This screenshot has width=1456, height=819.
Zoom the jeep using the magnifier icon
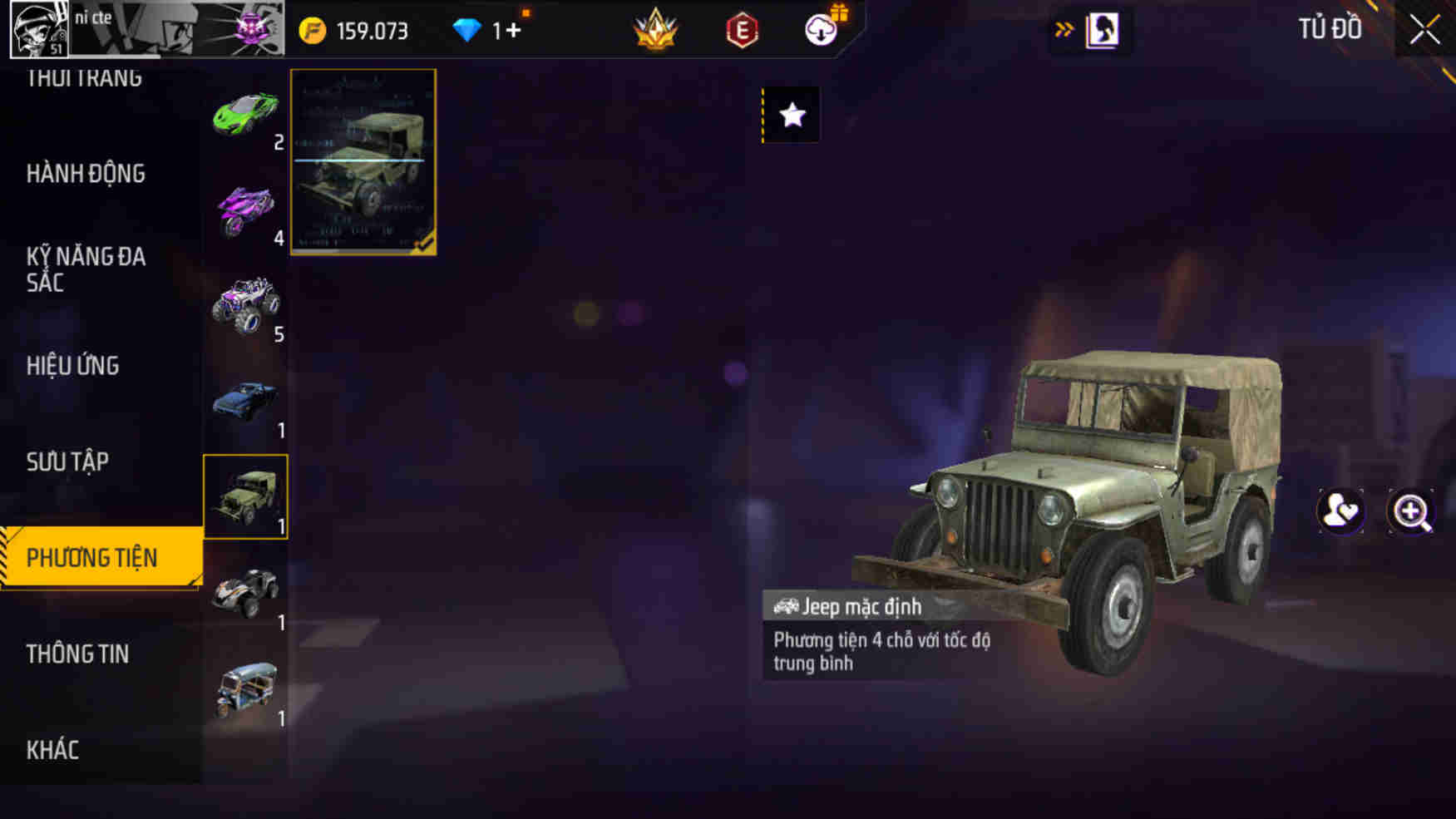click(1409, 513)
